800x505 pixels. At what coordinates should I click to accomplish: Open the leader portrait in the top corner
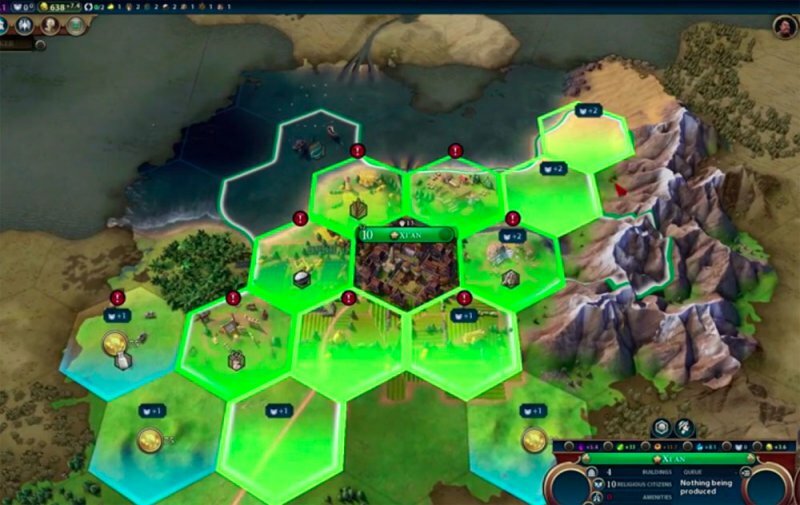point(784,28)
